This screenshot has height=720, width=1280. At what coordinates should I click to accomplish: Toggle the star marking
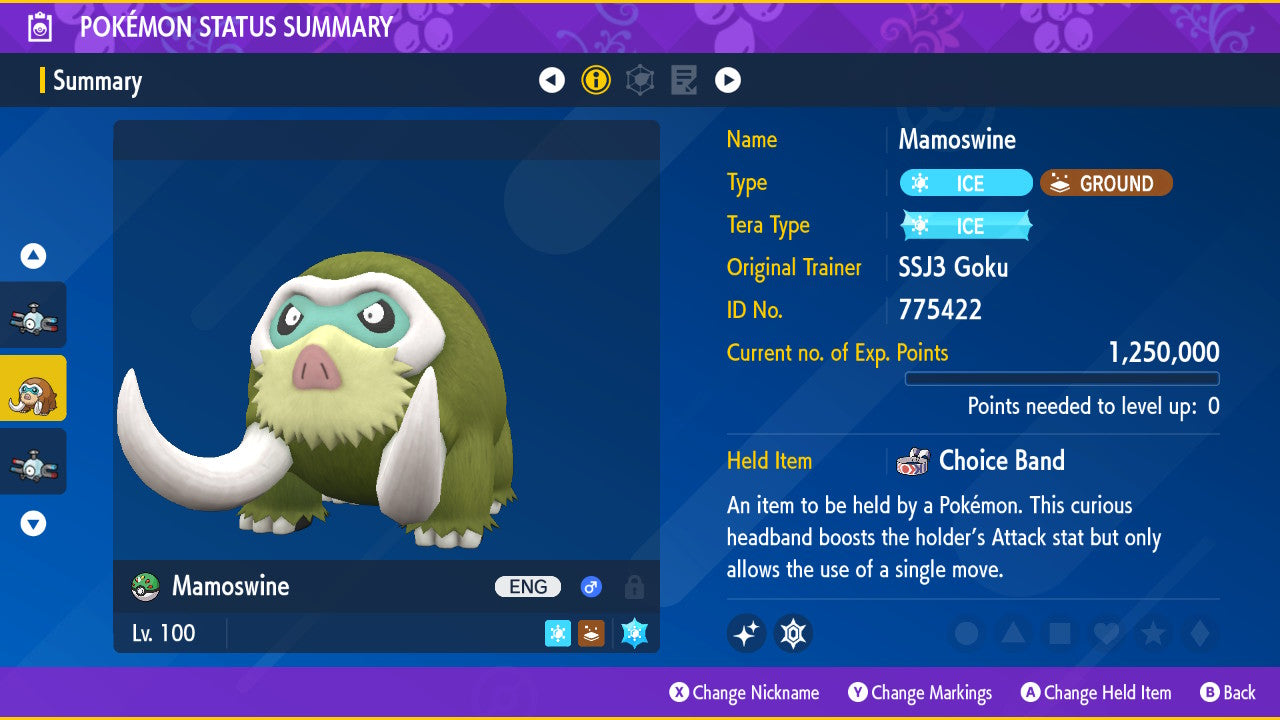pos(1153,633)
